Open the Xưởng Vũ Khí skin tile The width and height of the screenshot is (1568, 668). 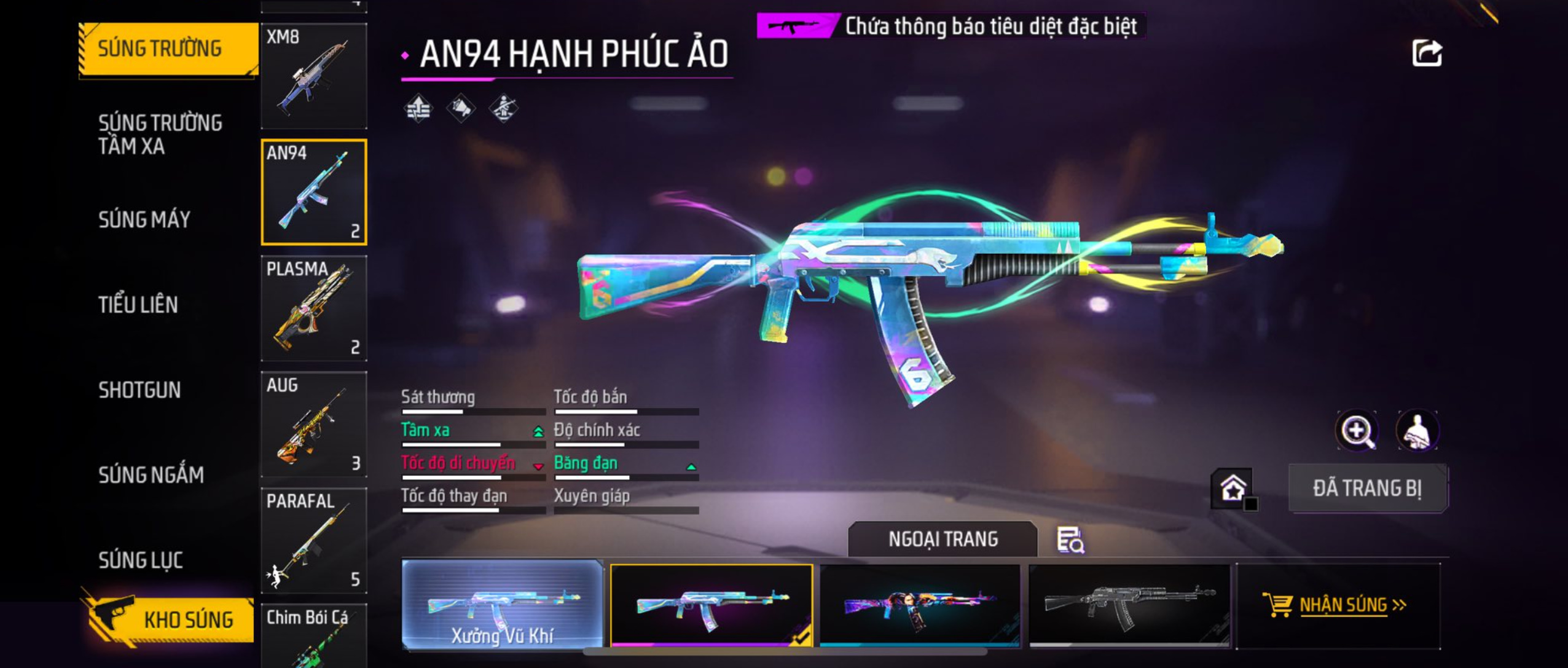tap(503, 604)
